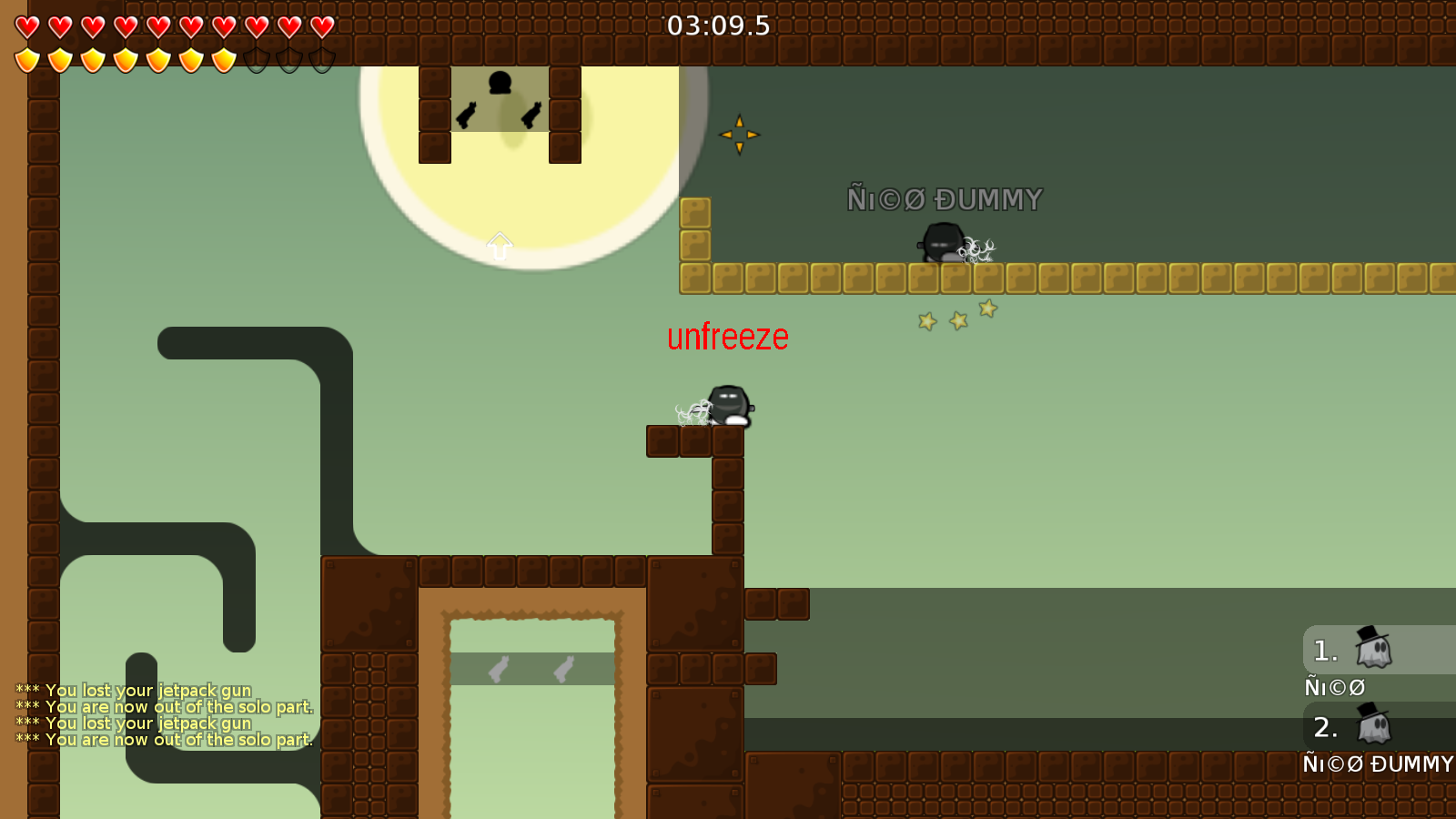Click the white upward arrow below the spawn light
Viewport: 1456px width, 819px height.
coord(499,247)
